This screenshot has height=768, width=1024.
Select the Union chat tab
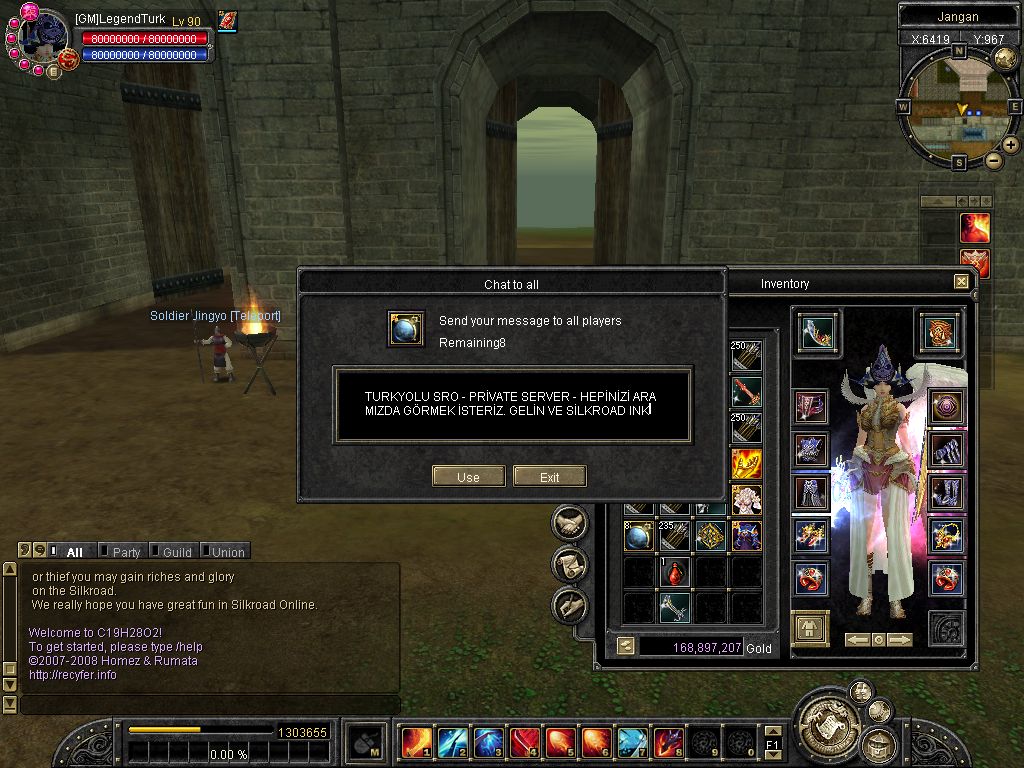[x=227, y=552]
